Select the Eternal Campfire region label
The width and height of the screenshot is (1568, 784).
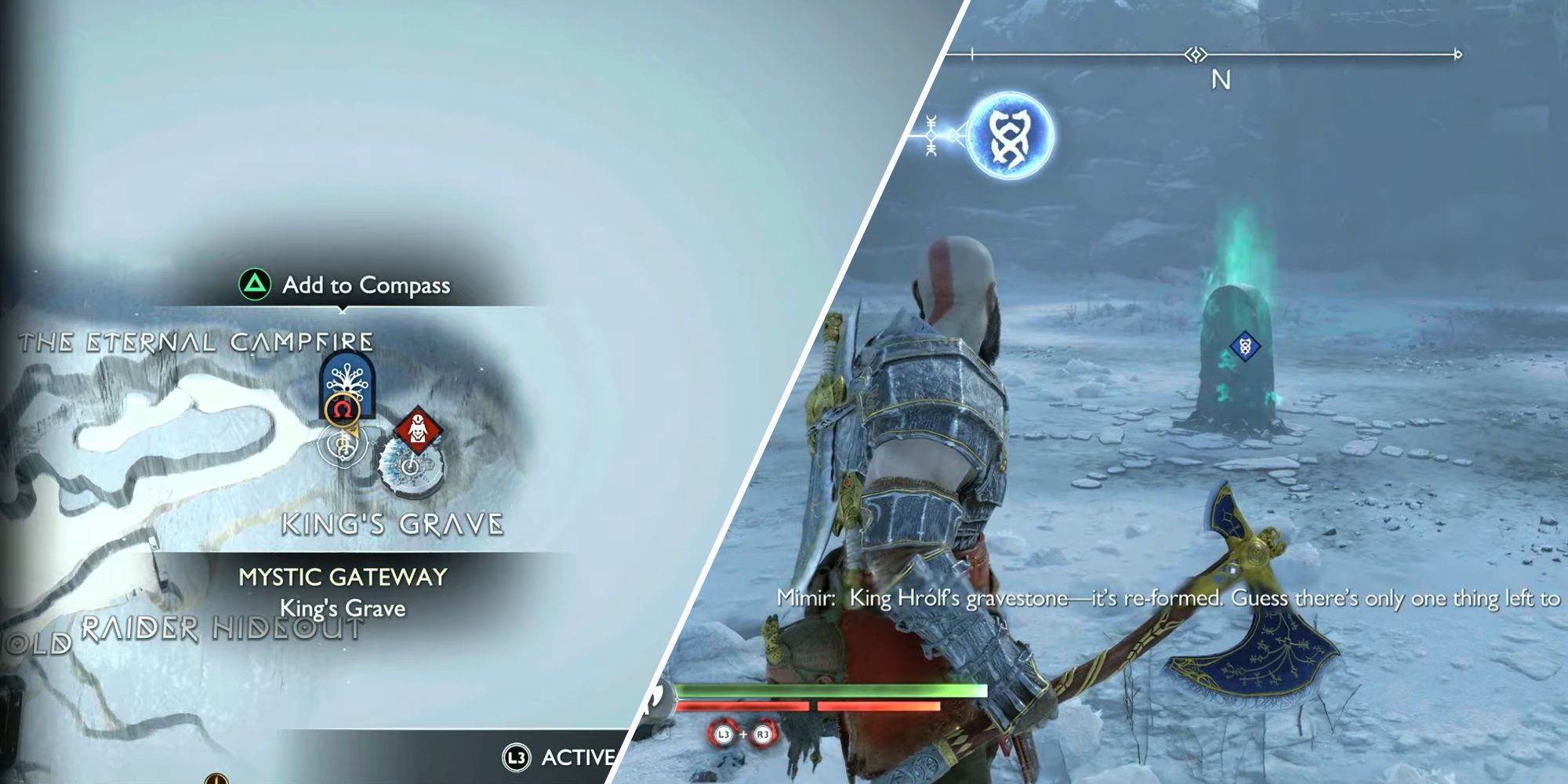198,340
